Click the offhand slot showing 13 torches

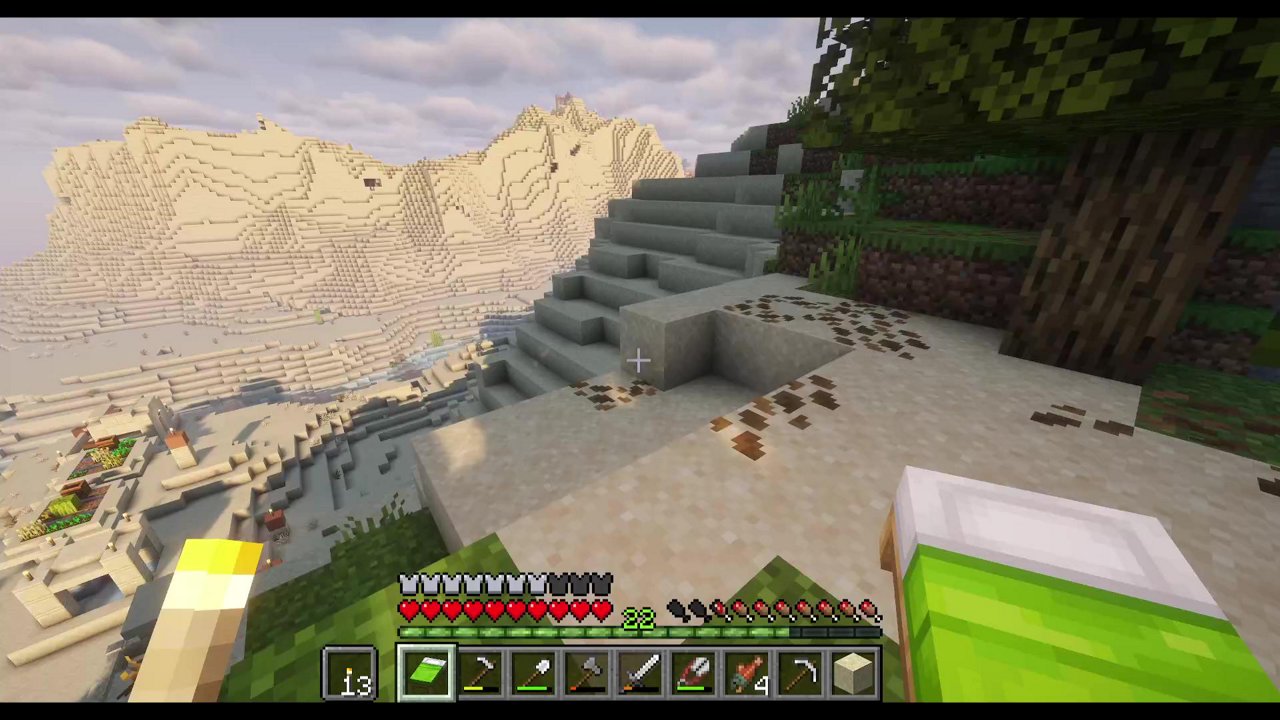pos(350,672)
